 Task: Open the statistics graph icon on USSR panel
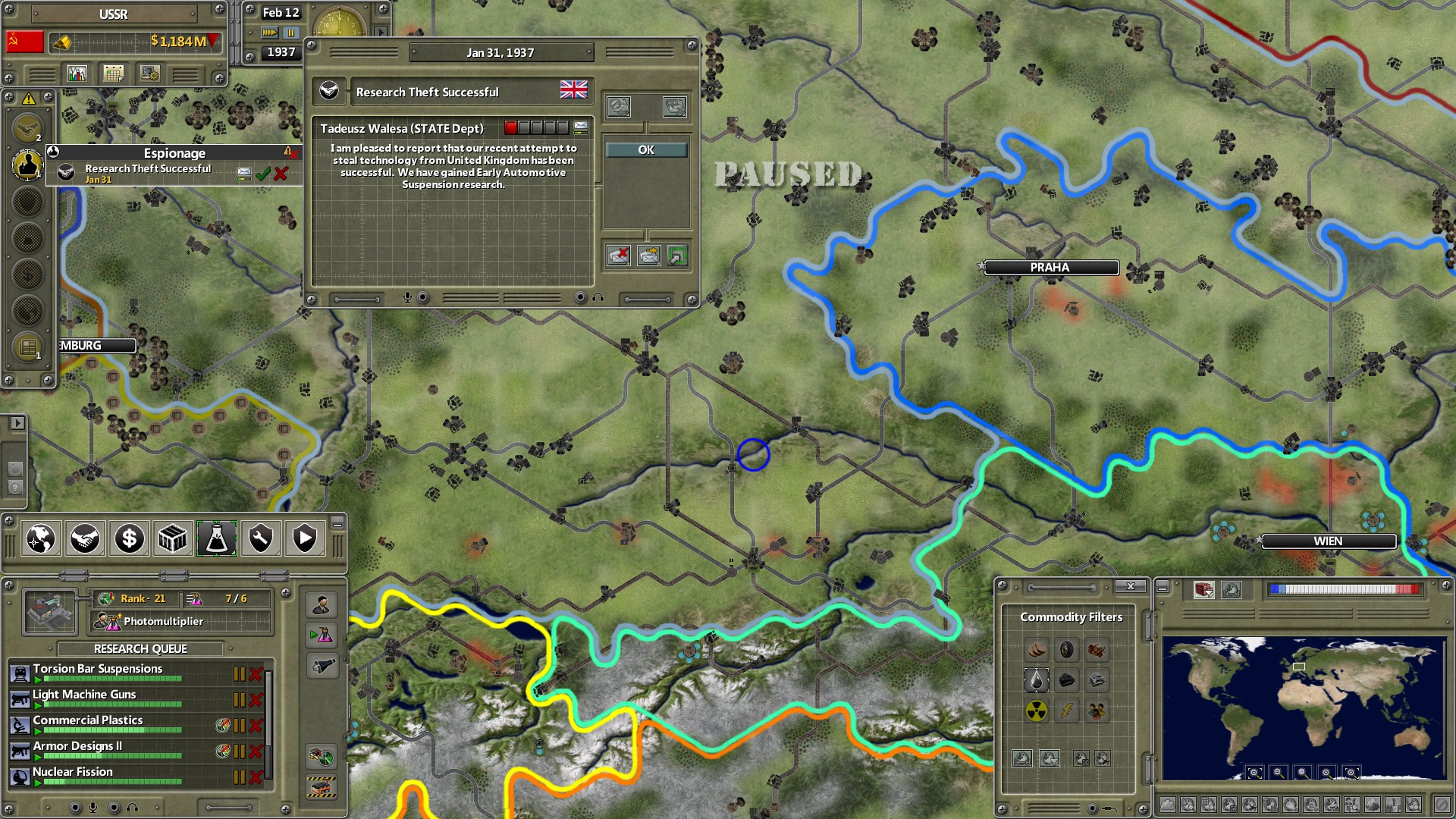pos(77,73)
